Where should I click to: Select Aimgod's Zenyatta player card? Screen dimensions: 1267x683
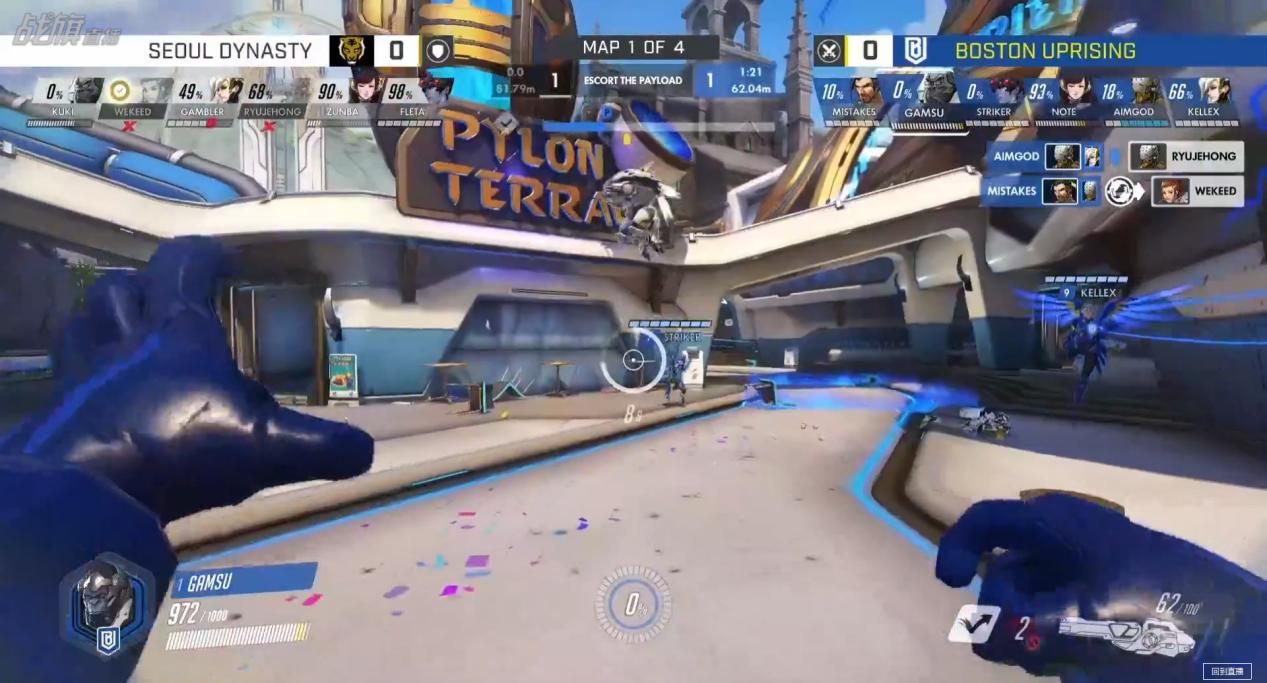1133,99
